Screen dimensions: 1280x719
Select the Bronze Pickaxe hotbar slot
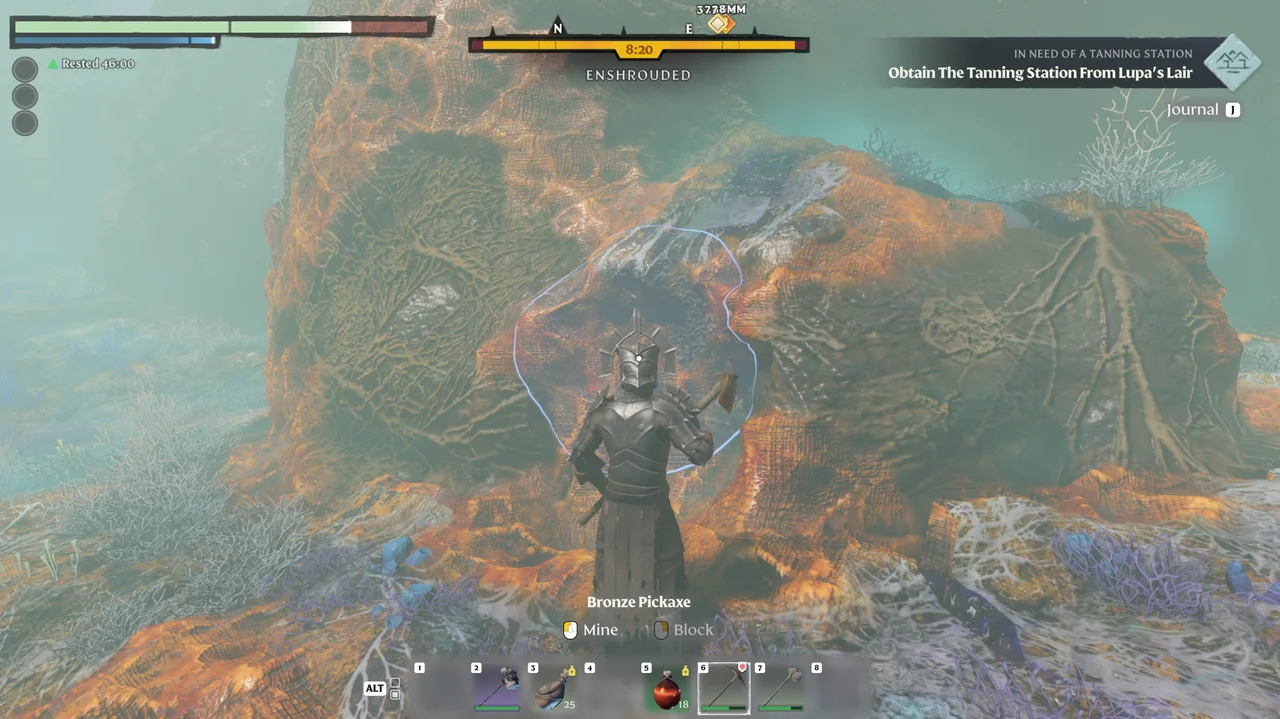pyautogui.click(x=723, y=688)
